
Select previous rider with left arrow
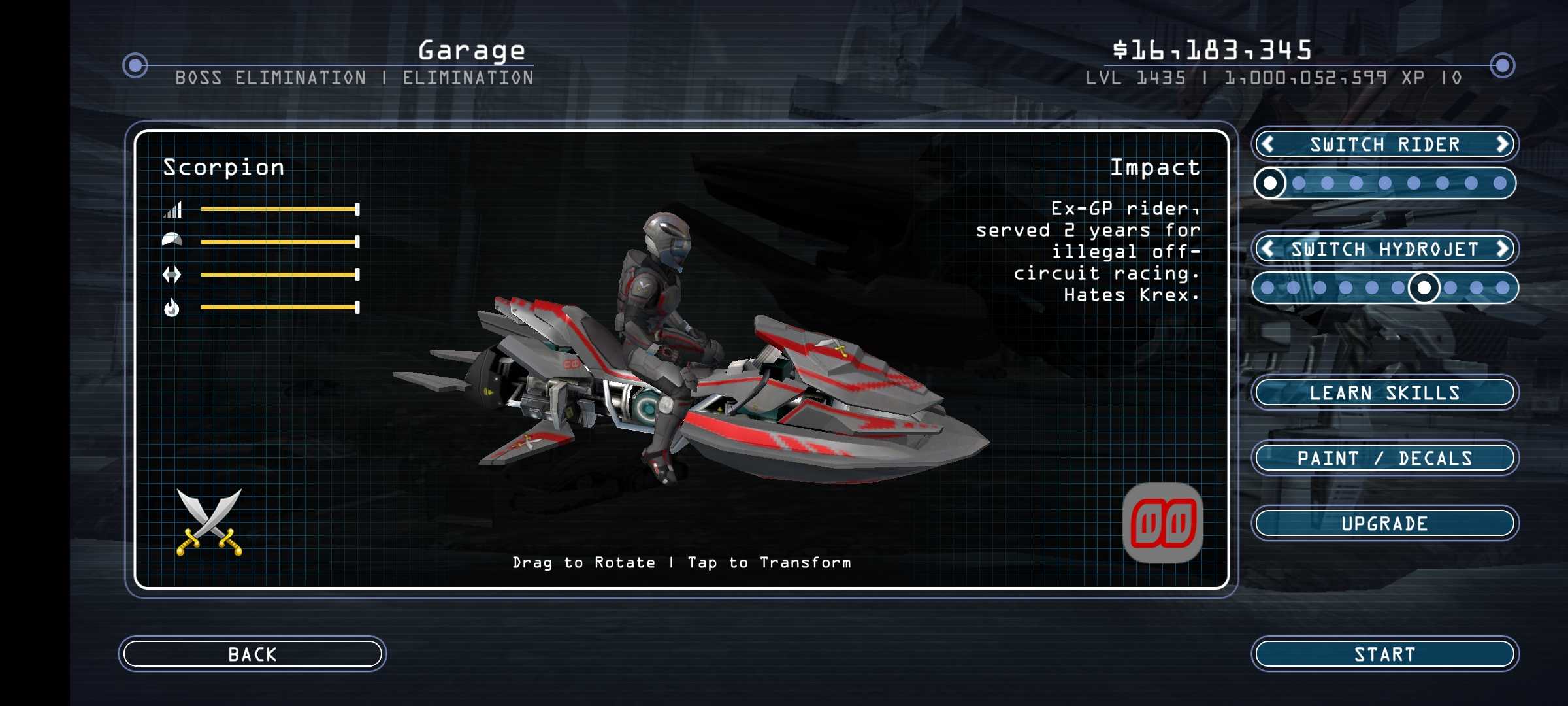pyautogui.click(x=1268, y=144)
